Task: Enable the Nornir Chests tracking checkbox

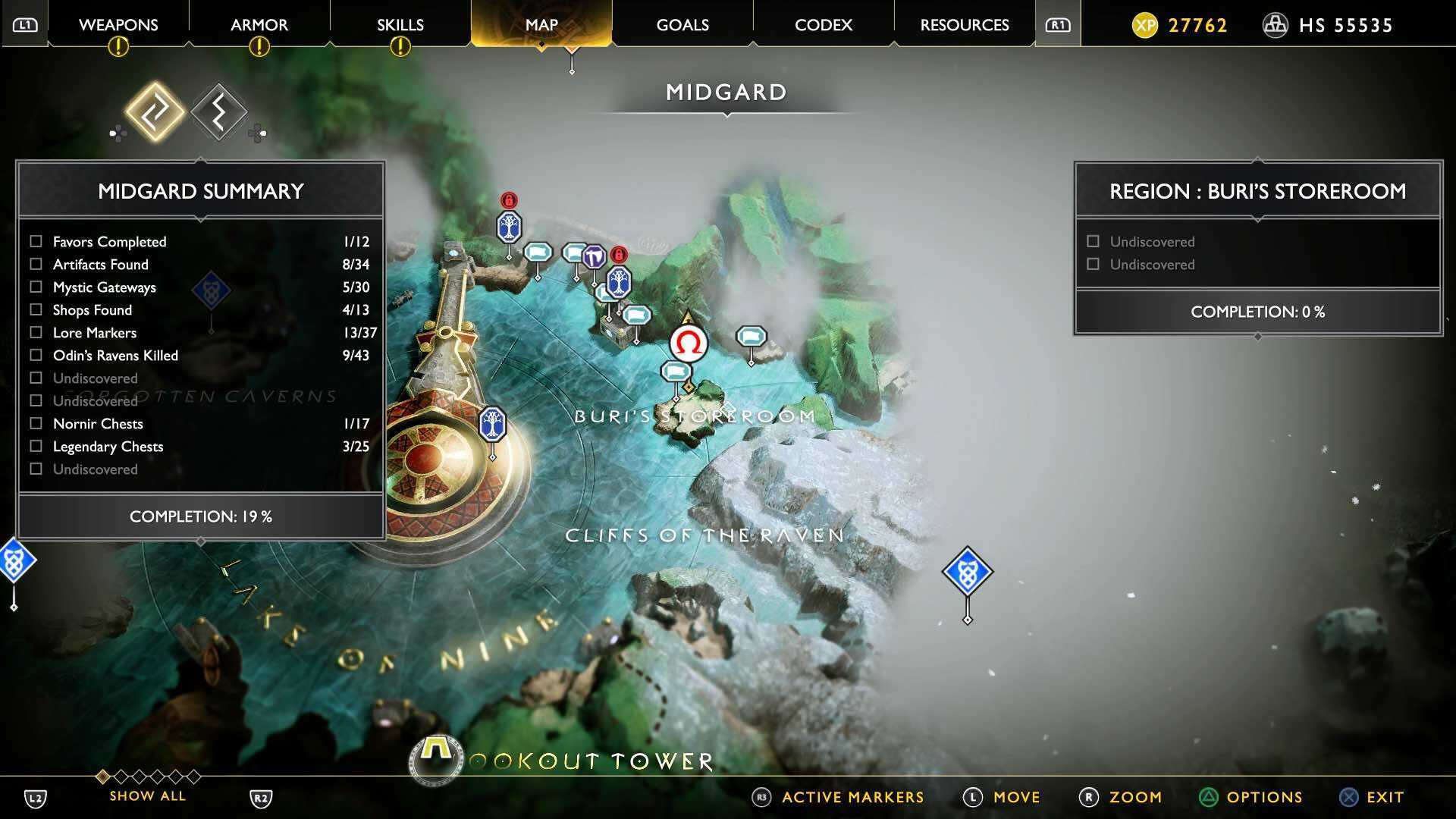Action: pos(35,424)
